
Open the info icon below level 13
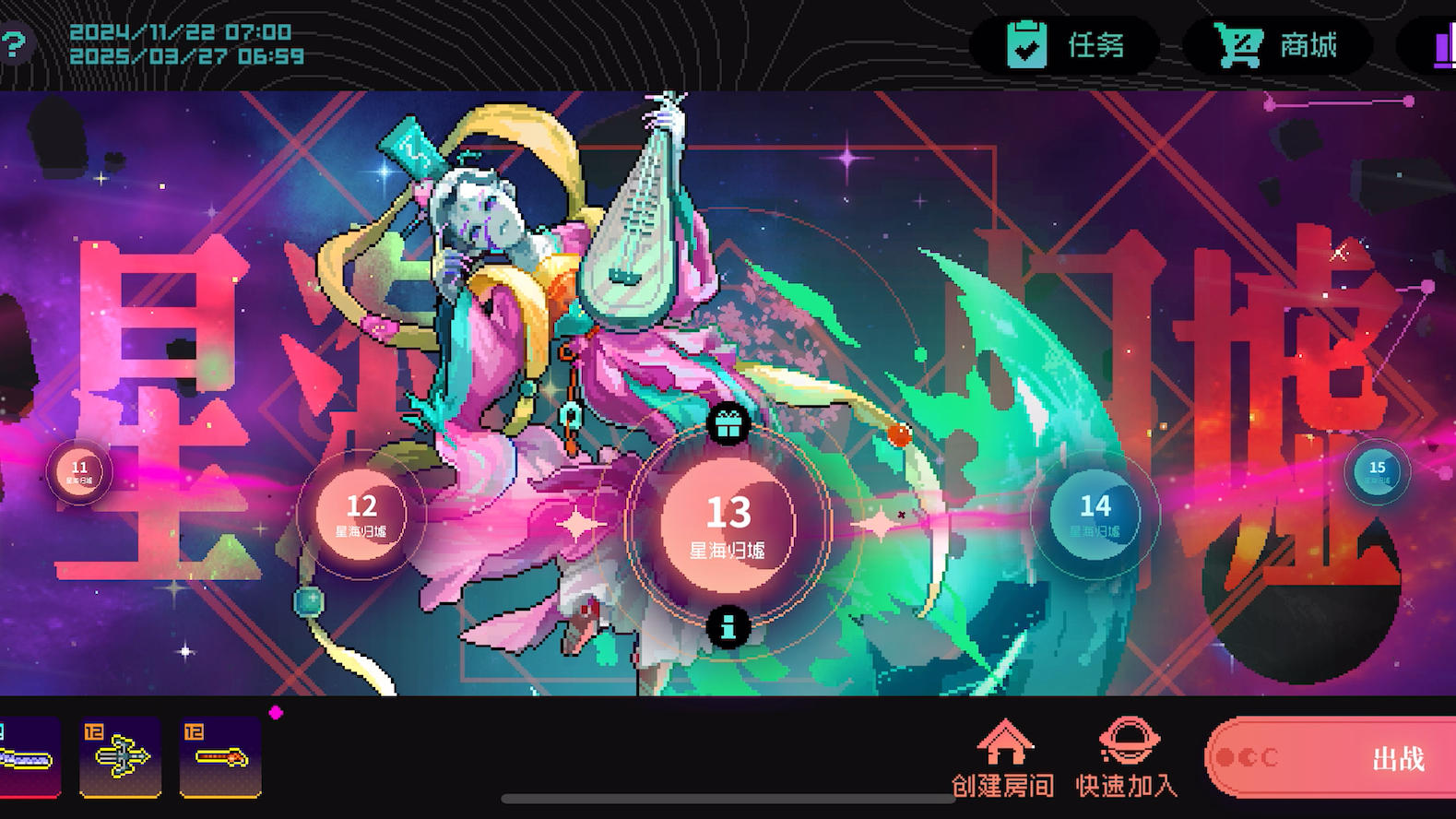coord(729,628)
